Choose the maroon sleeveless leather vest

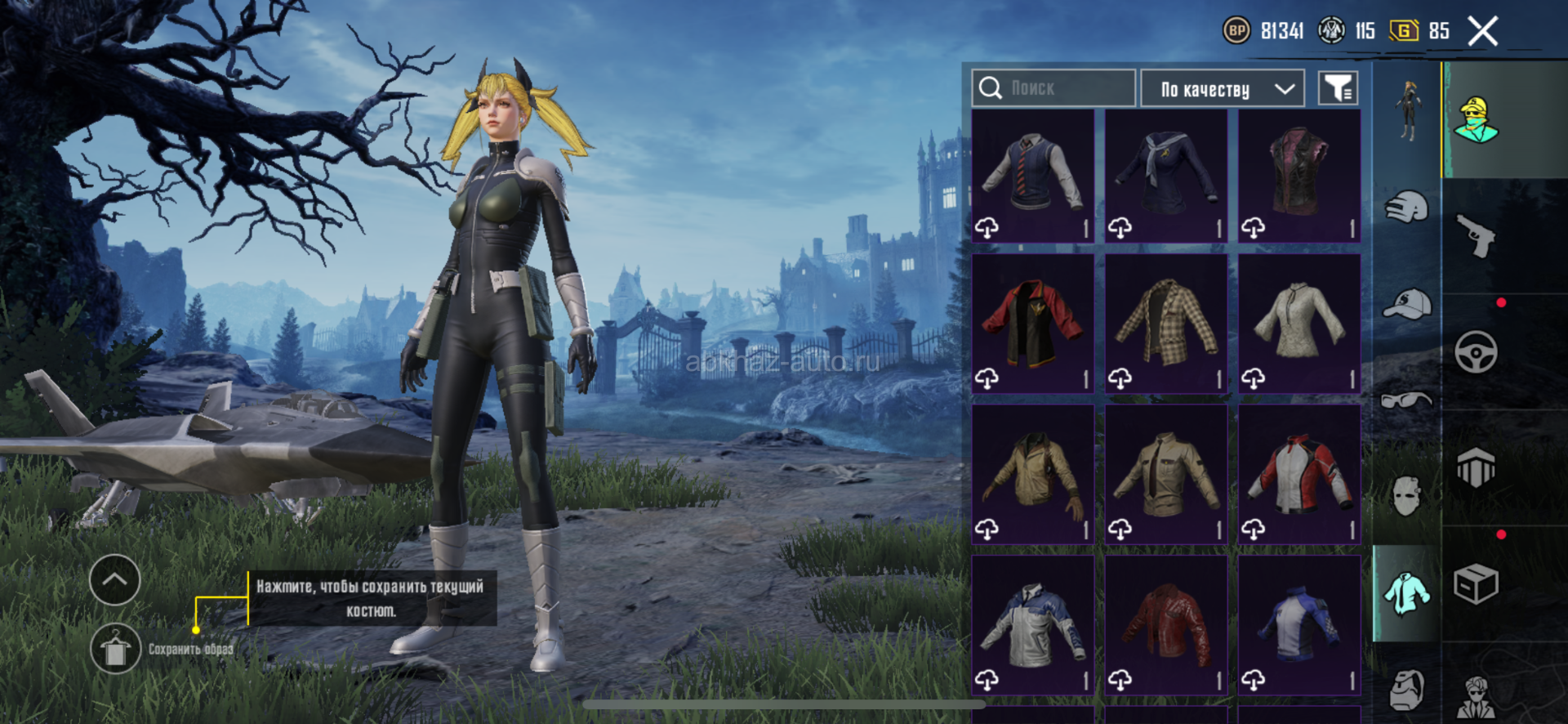pyautogui.click(x=1299, y=176)
